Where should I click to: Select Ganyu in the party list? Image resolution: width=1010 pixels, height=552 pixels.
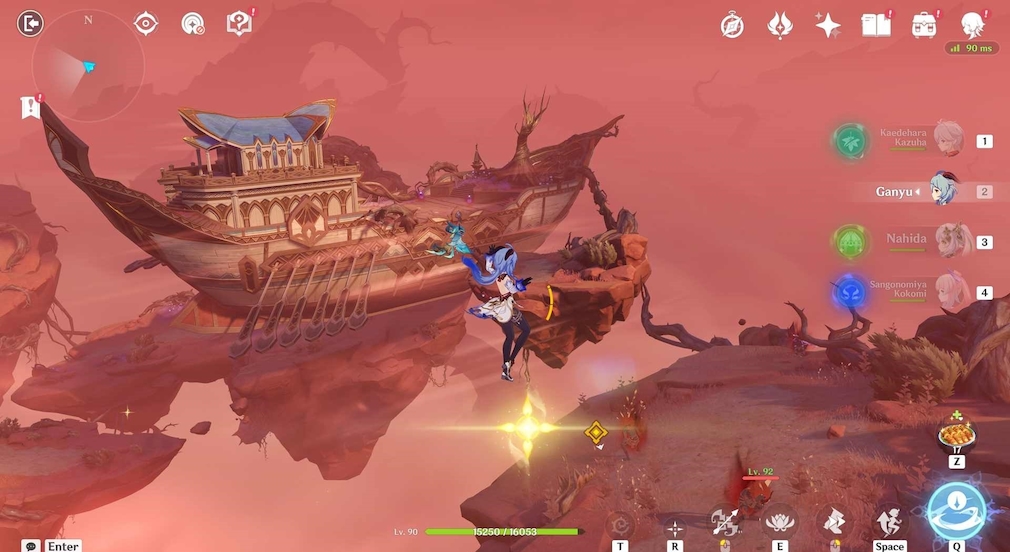pos(944,190)
